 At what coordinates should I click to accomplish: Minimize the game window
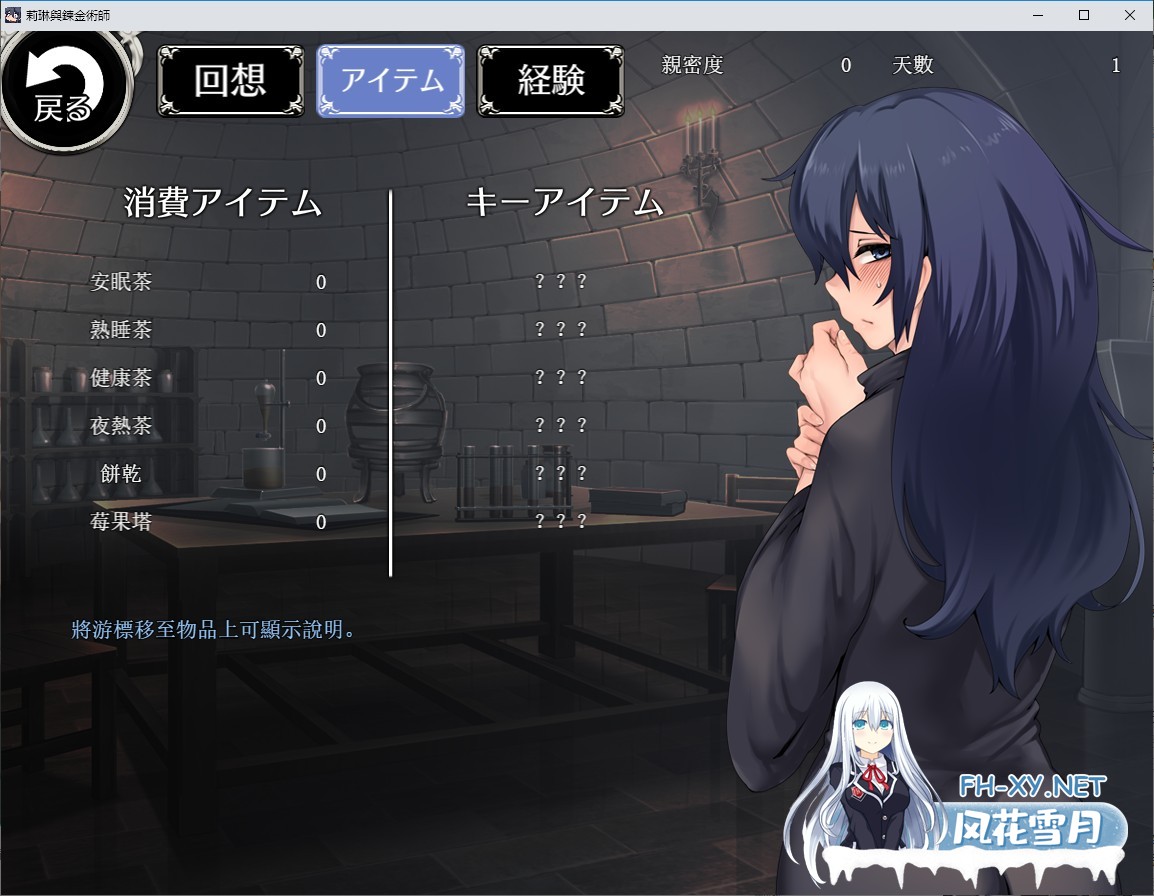coord(1038,15)
